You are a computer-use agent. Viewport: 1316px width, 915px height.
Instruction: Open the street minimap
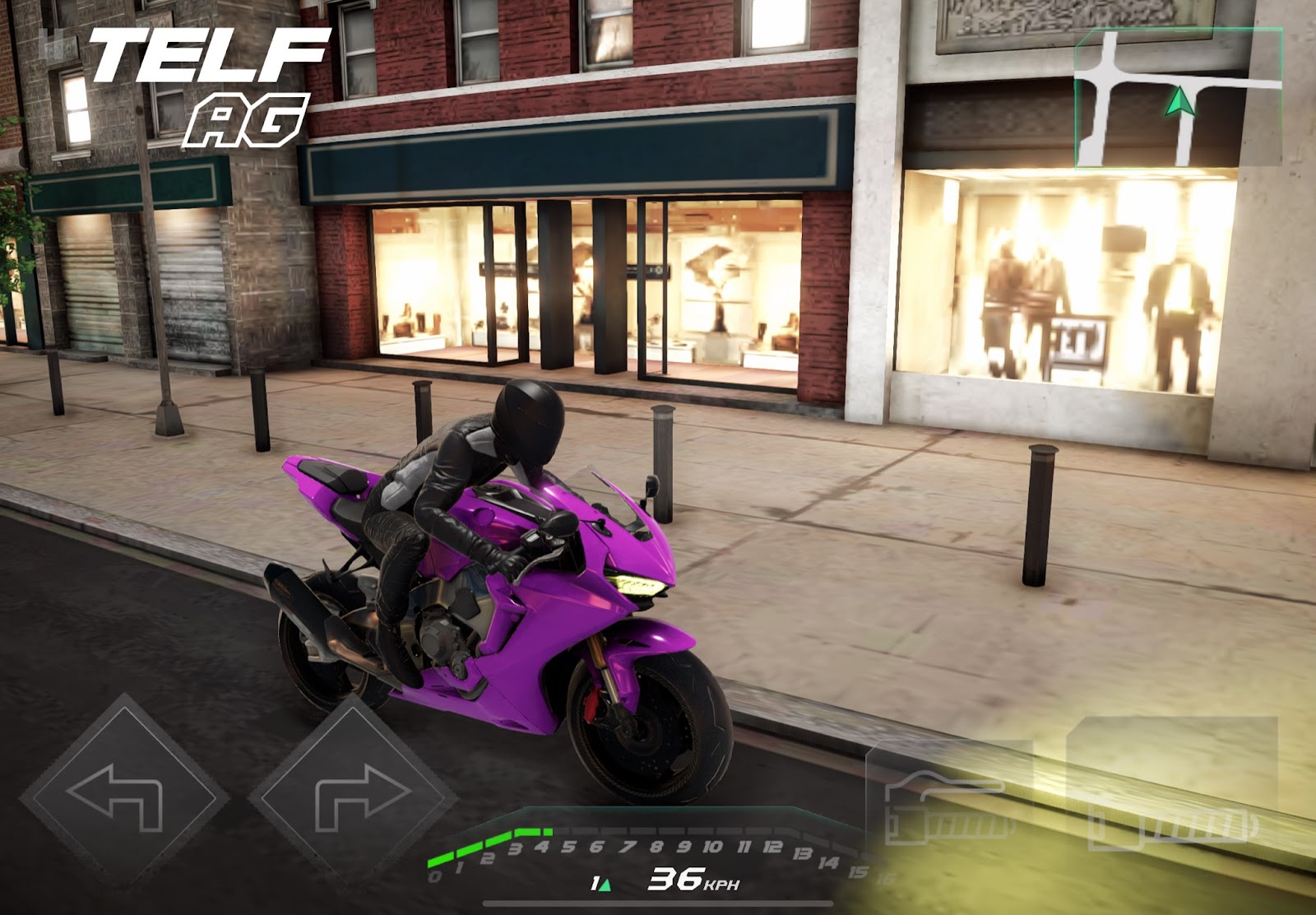coord(1178,97)
